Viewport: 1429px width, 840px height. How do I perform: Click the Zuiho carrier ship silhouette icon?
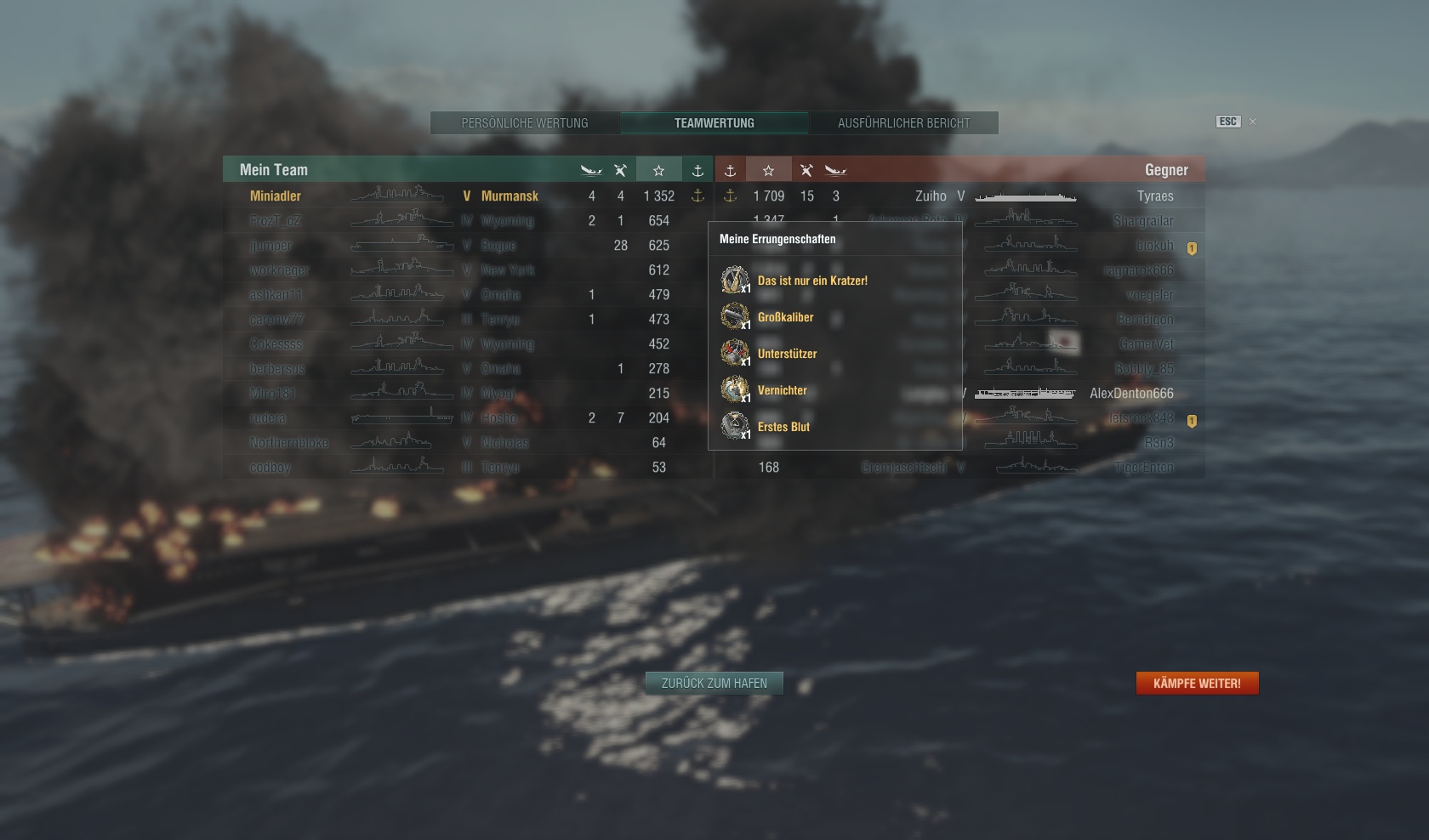point(1025,196)
